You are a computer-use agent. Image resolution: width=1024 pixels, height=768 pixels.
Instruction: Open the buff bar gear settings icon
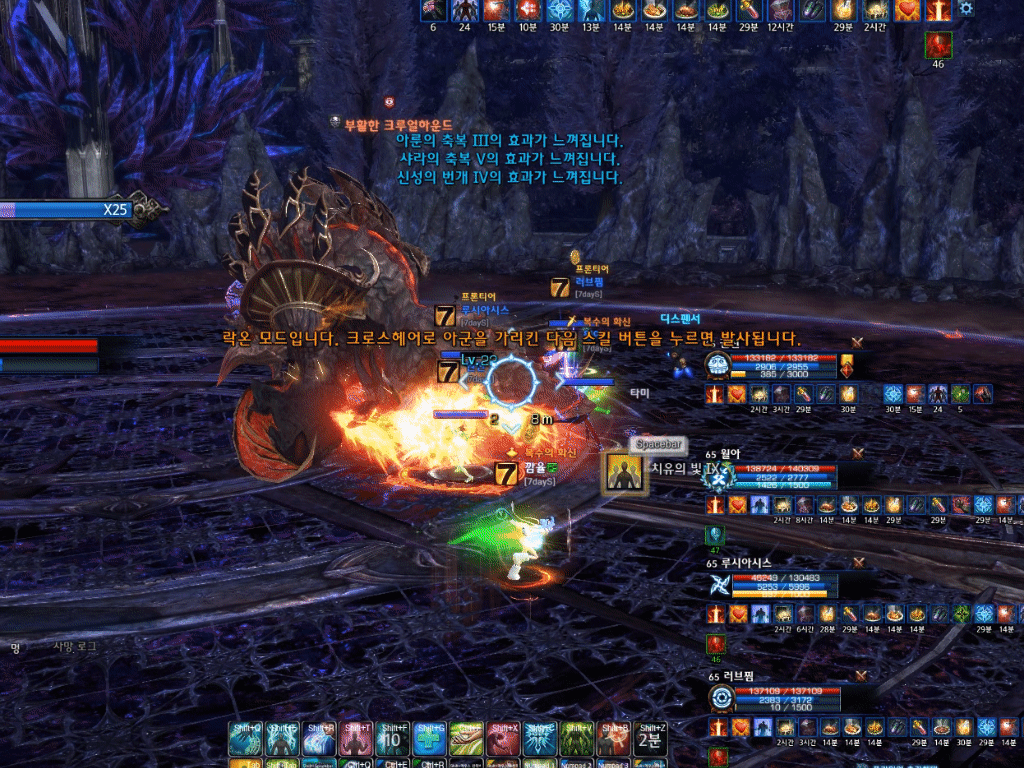pos(966,9)
